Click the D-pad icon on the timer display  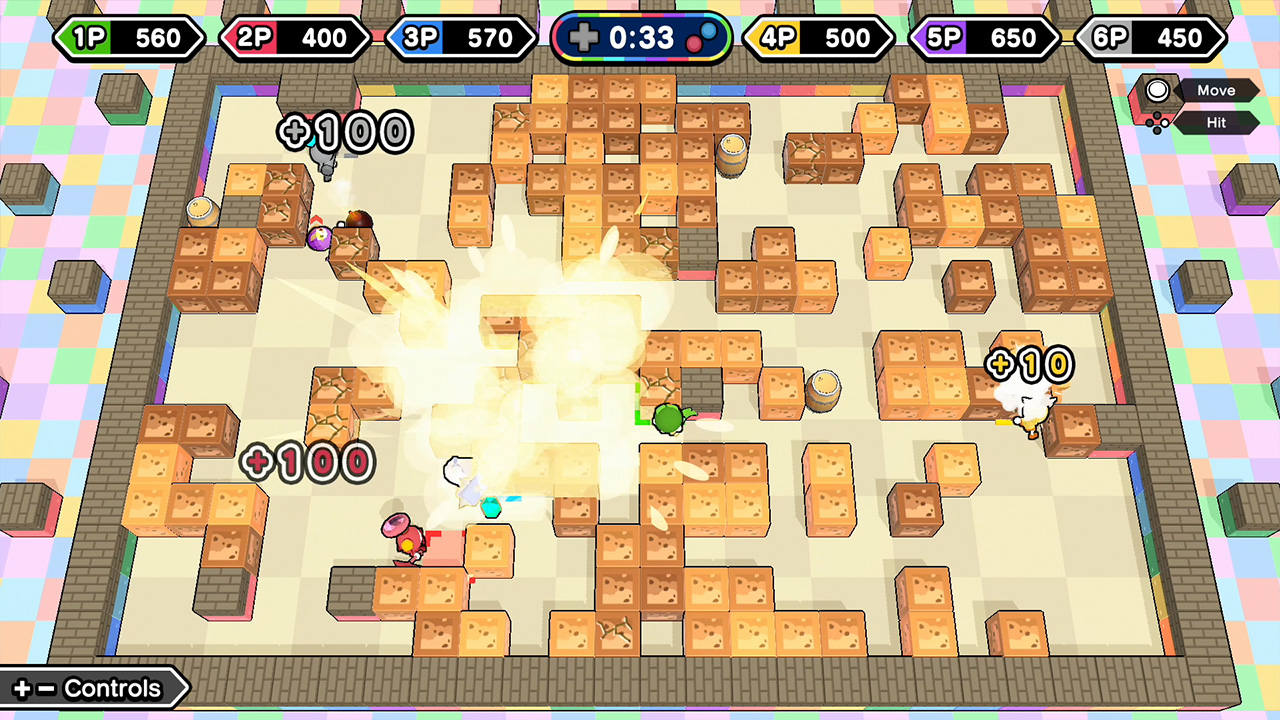pyautogui.click(x=585, y=37)
